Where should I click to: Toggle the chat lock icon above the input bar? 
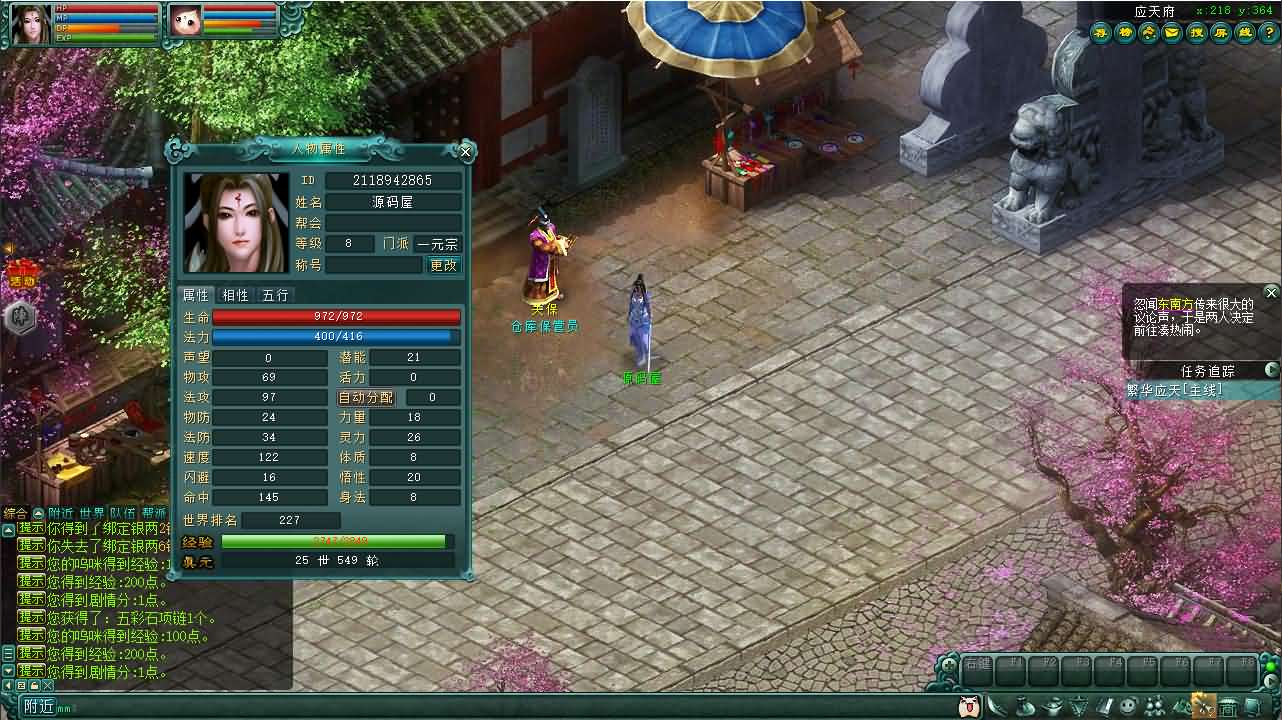click(35, 685)
